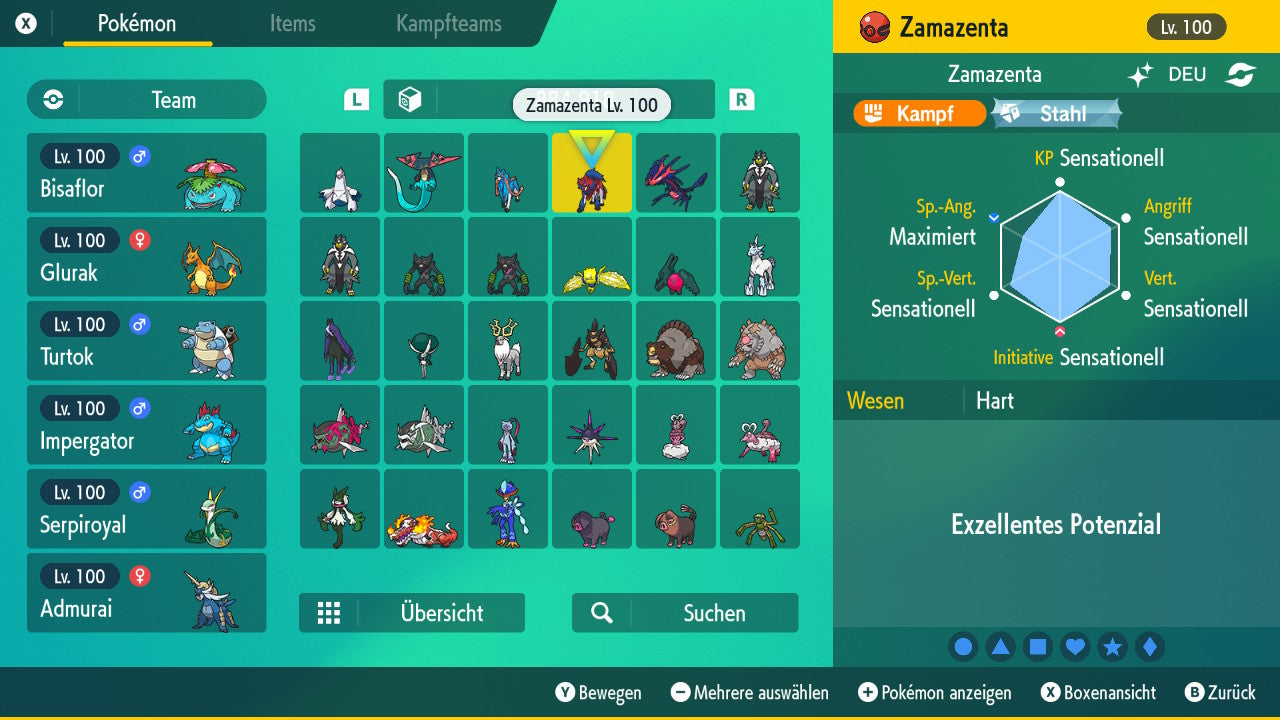The height and width of the screenshot is (720, 1280).
Task: Switch to the Items tab
Action: 292,25
